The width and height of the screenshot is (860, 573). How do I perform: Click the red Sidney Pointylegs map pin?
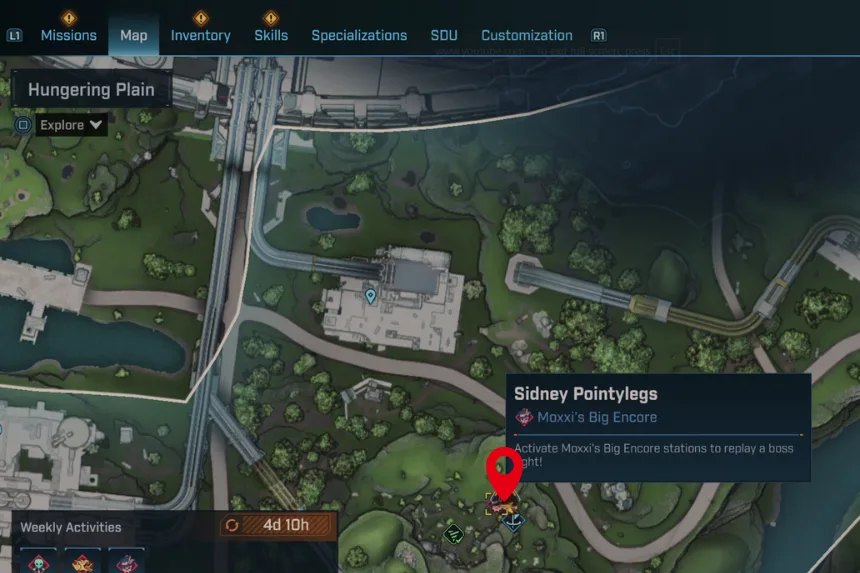click(503, 472)
